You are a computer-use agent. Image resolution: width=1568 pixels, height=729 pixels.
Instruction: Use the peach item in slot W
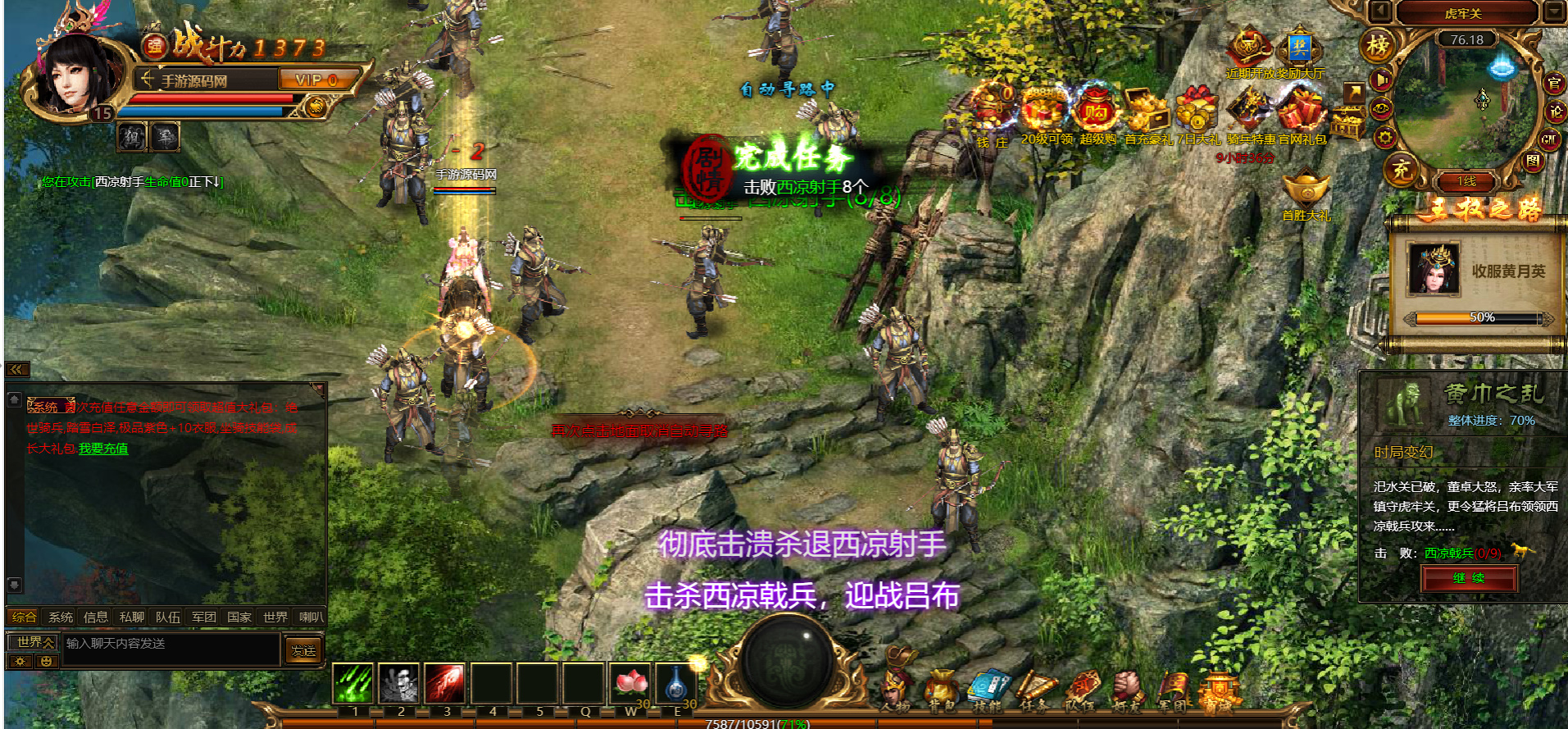point(630,683)
